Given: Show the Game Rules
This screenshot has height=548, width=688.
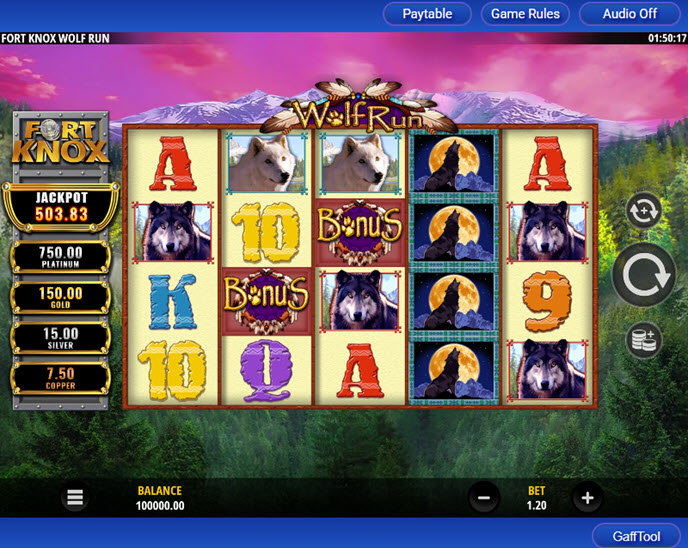Looking at the screenshot, I should 525,14.
